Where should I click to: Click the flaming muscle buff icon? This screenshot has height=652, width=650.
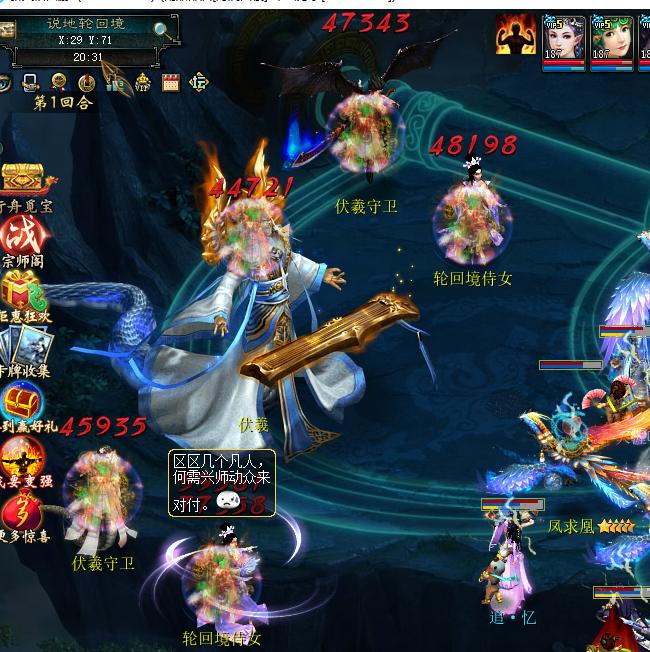tap(515, 37)
